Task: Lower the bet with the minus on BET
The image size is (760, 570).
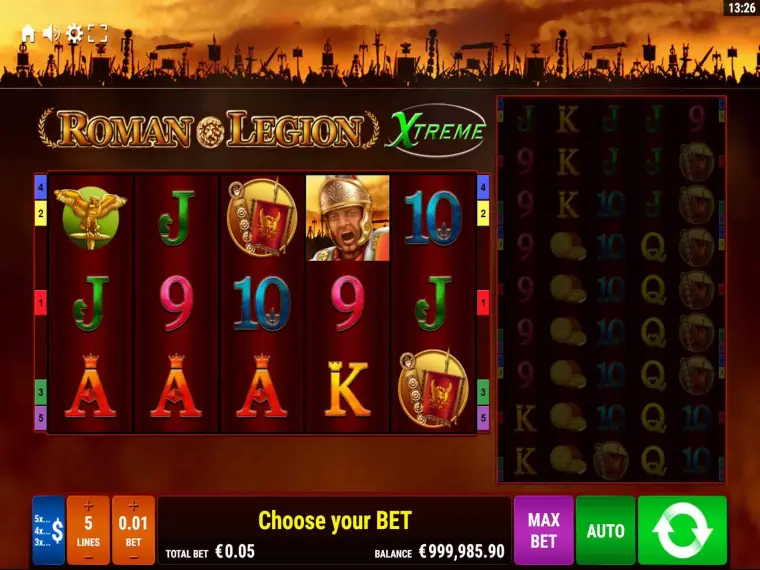Action: point(133,555)
